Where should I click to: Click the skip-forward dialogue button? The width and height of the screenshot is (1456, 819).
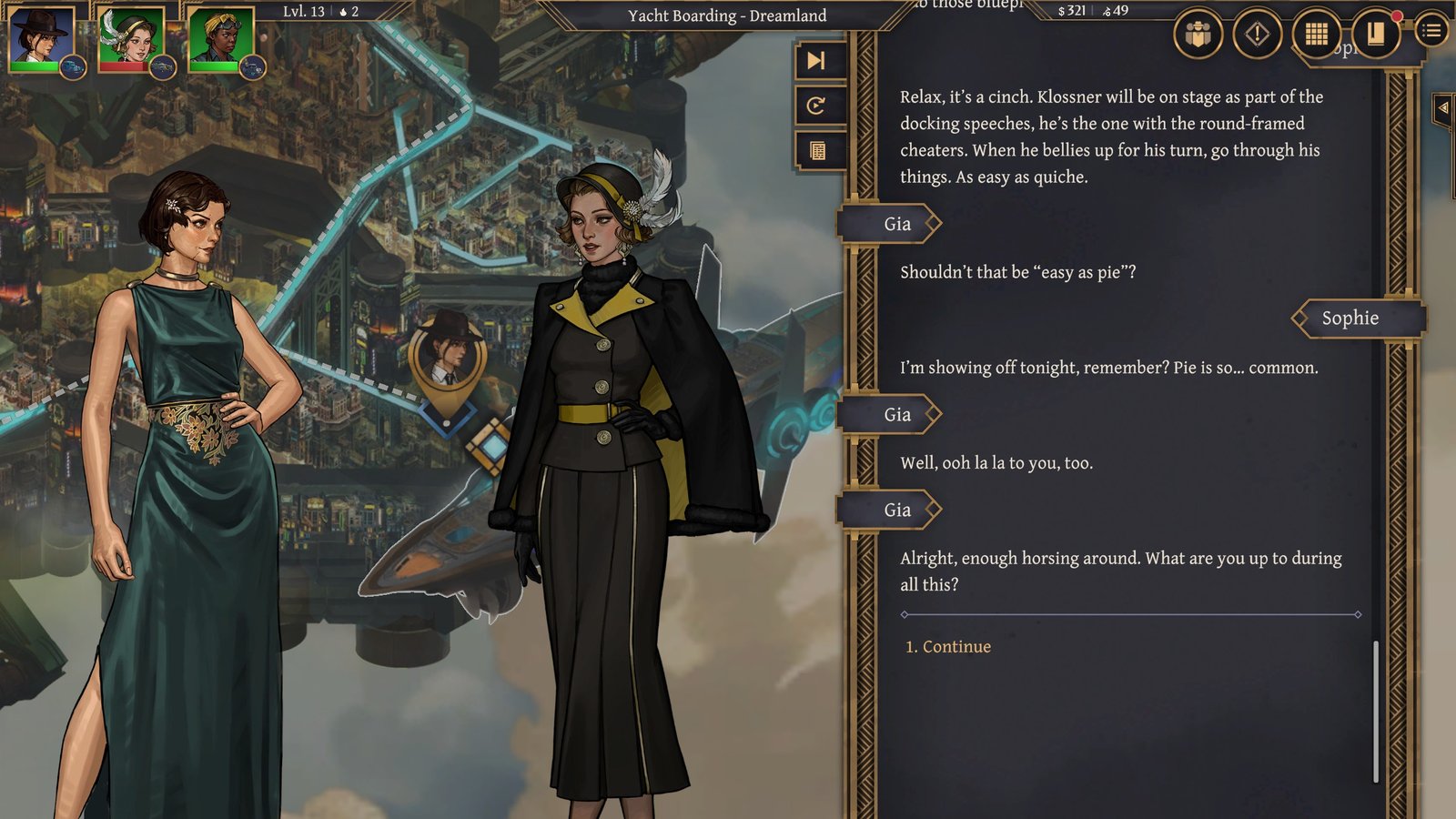pyautogui.click(x=816, y=61)
